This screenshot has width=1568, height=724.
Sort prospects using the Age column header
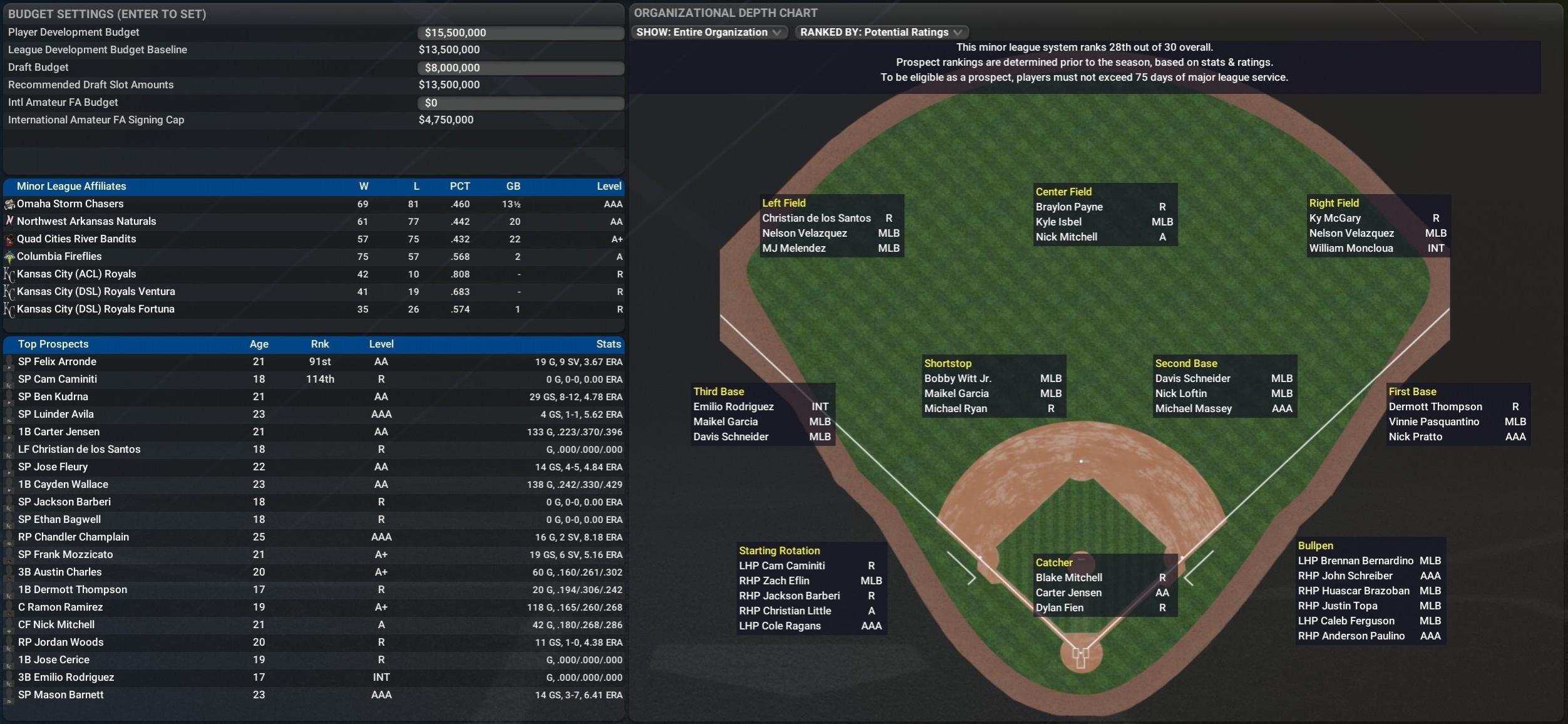(259, 344)
